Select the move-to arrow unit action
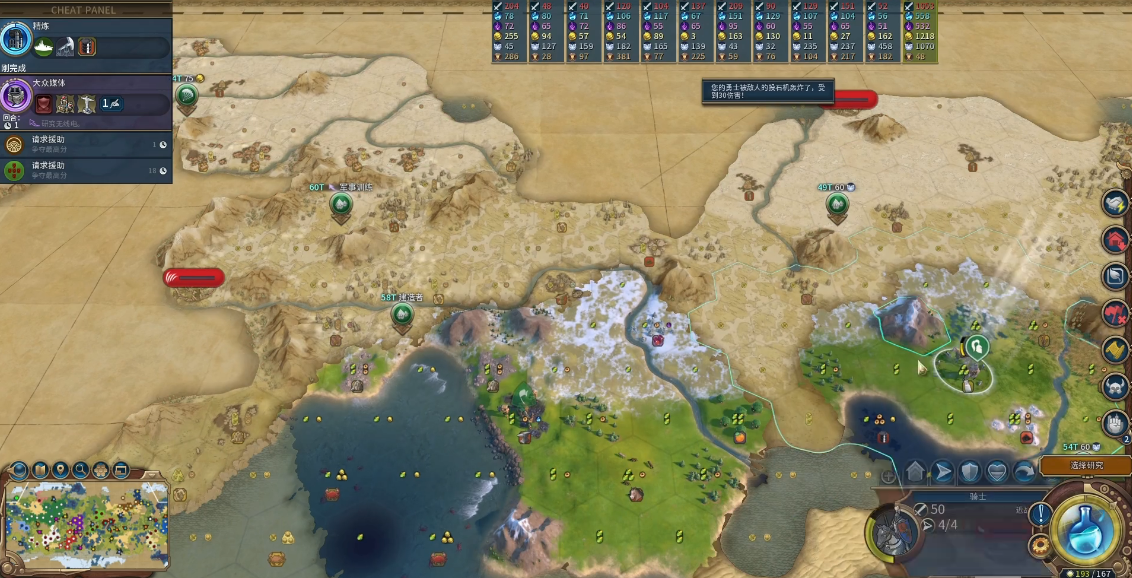Viewport: 1132px width, 578px height. pyautogui.click(x=943, y=472)
